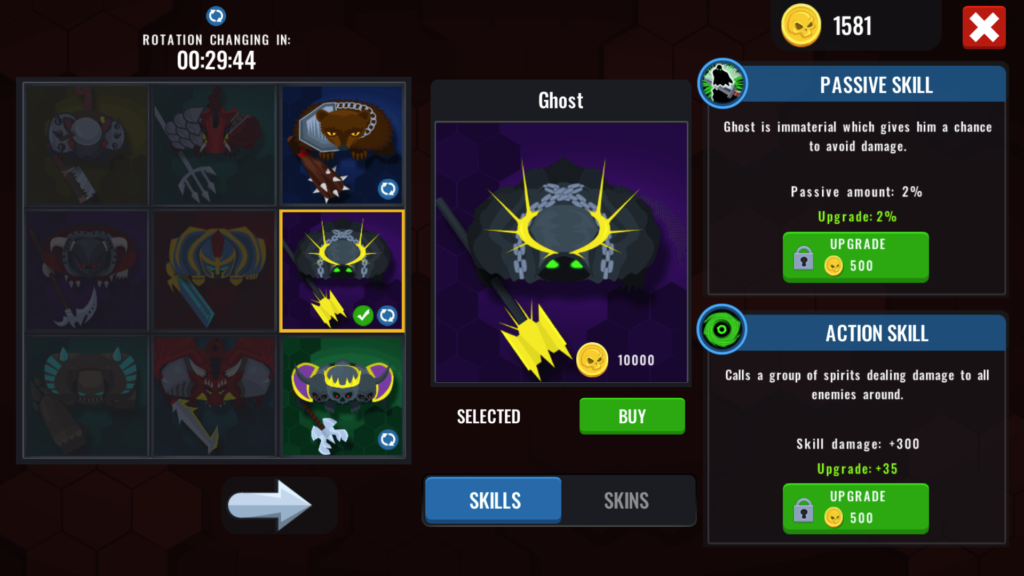This screenshot has width=1024, height=576.
Task: Click the rotation refresh icon above timer
Action: (216, 16)
